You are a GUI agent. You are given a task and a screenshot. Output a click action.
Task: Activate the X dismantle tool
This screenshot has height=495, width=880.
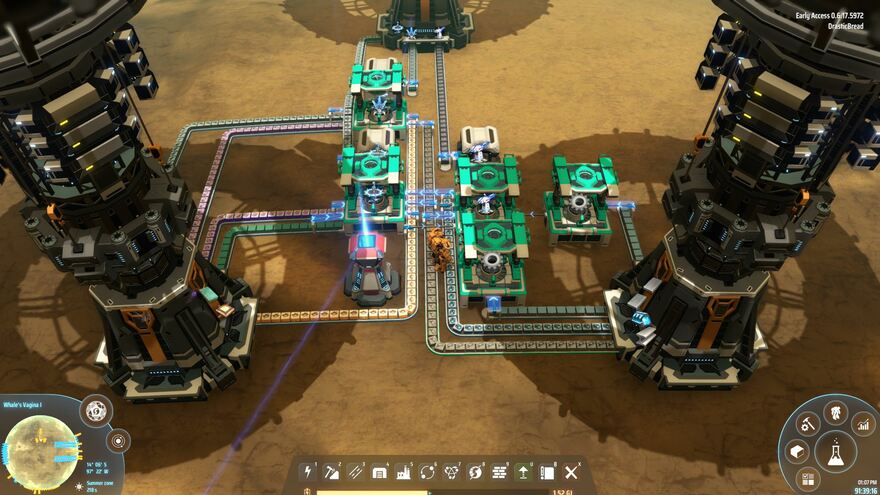click(572, 471)
